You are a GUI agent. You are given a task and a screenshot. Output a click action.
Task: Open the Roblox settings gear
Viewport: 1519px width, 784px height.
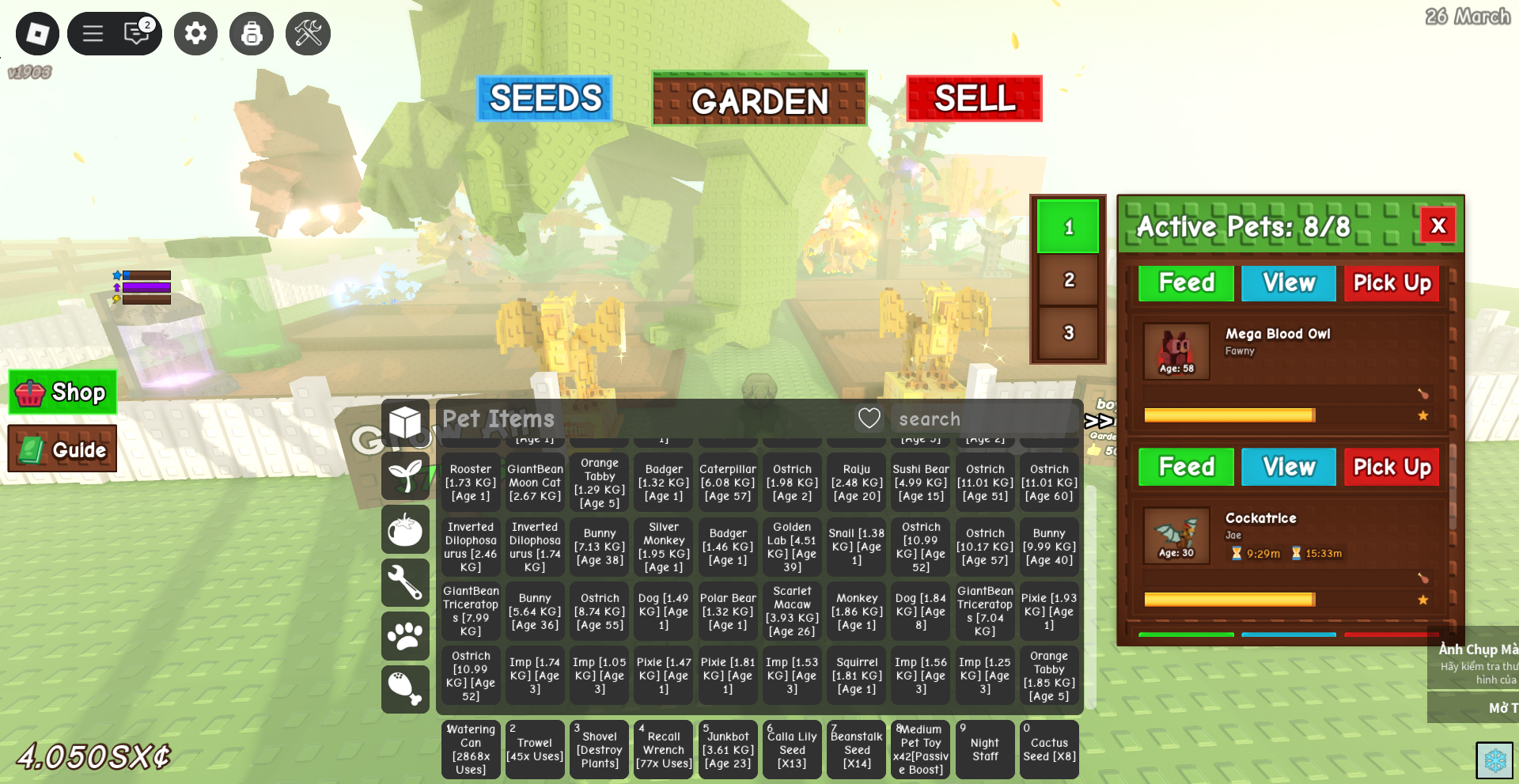point(195,33)
